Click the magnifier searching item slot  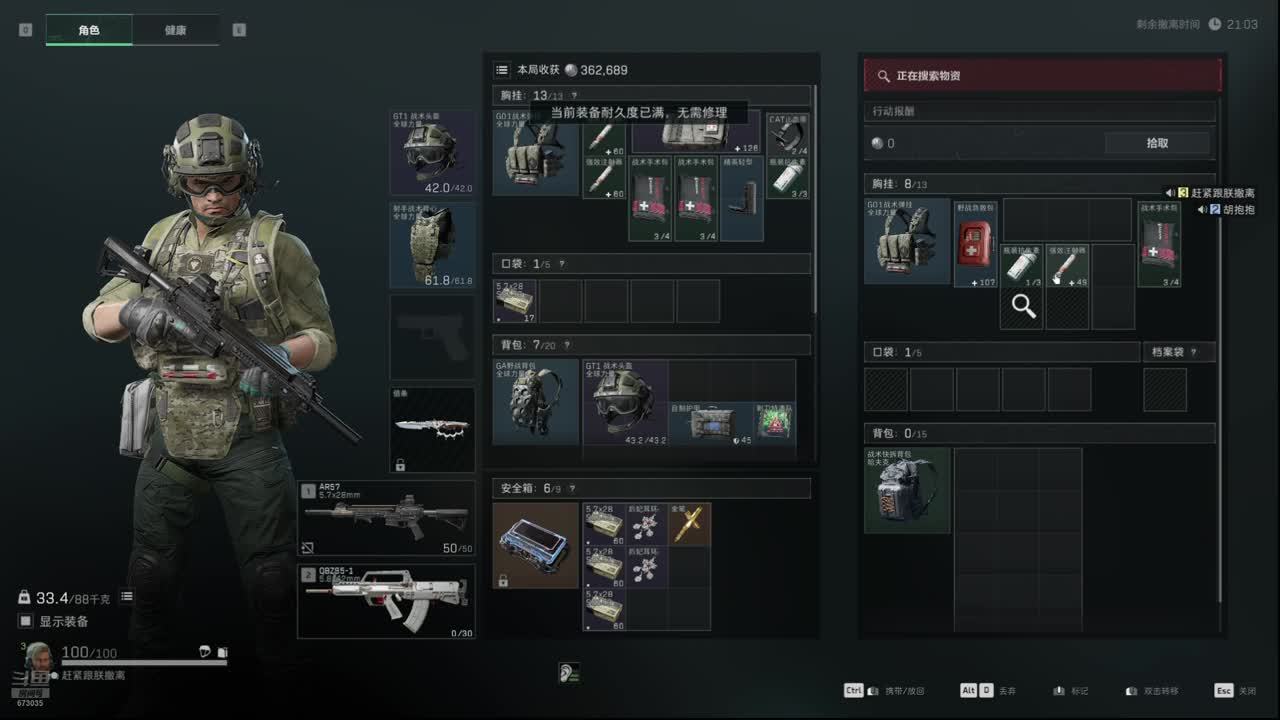pos(1023,307)
